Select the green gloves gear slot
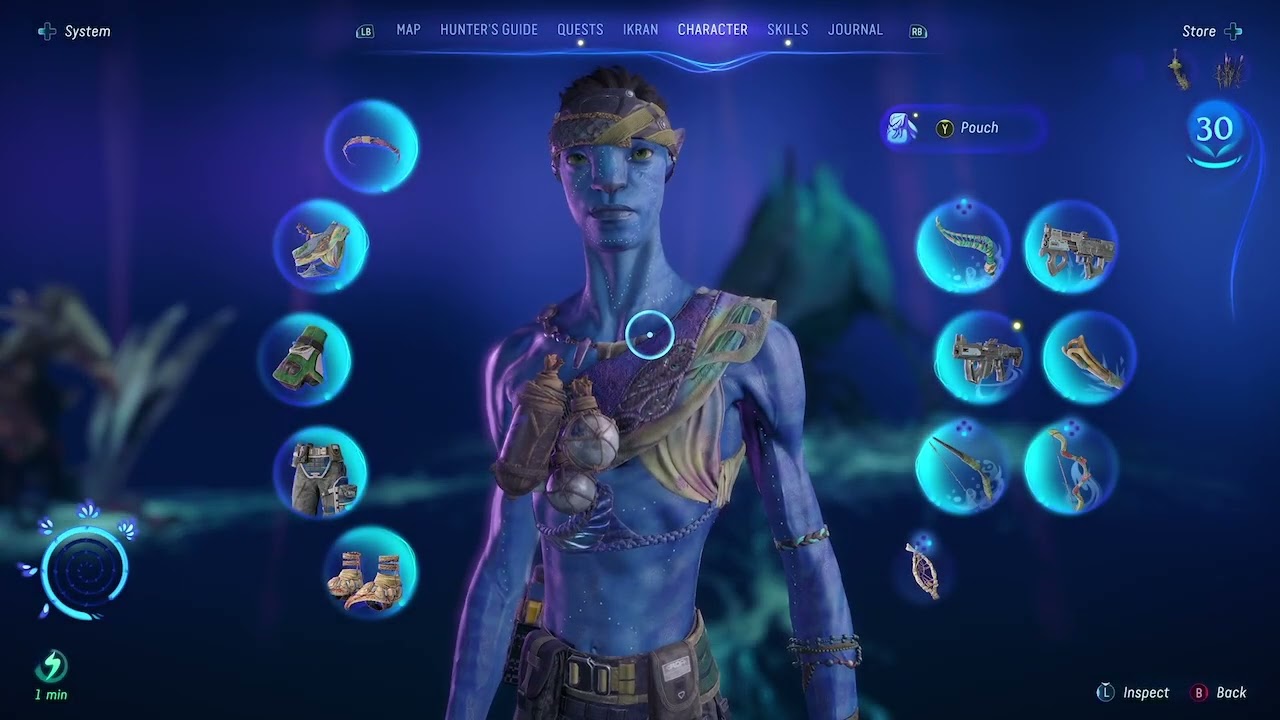1280x720 pixels. [x=305, y=359]
